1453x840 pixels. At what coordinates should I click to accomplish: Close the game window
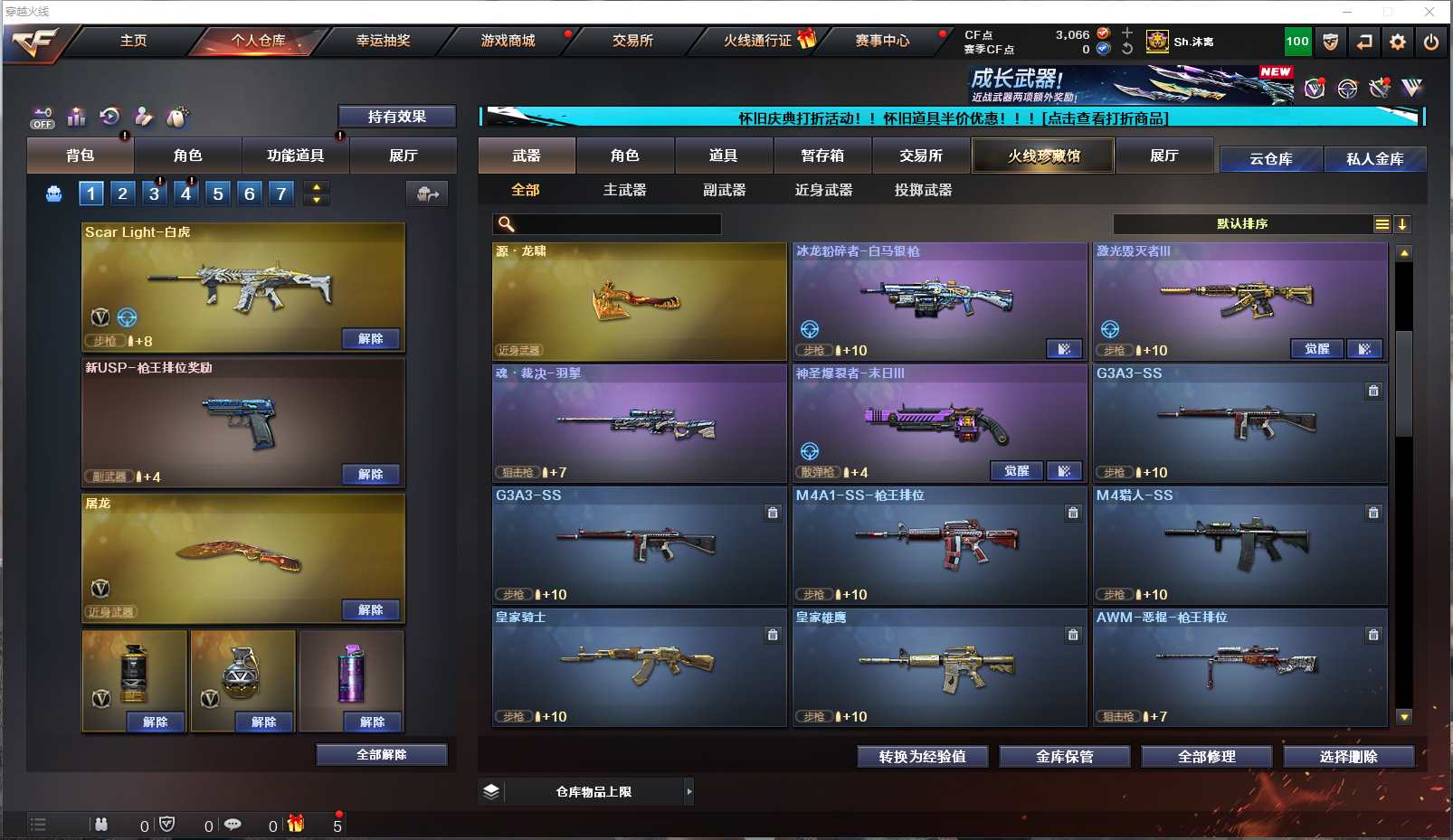pos(1429,12)
